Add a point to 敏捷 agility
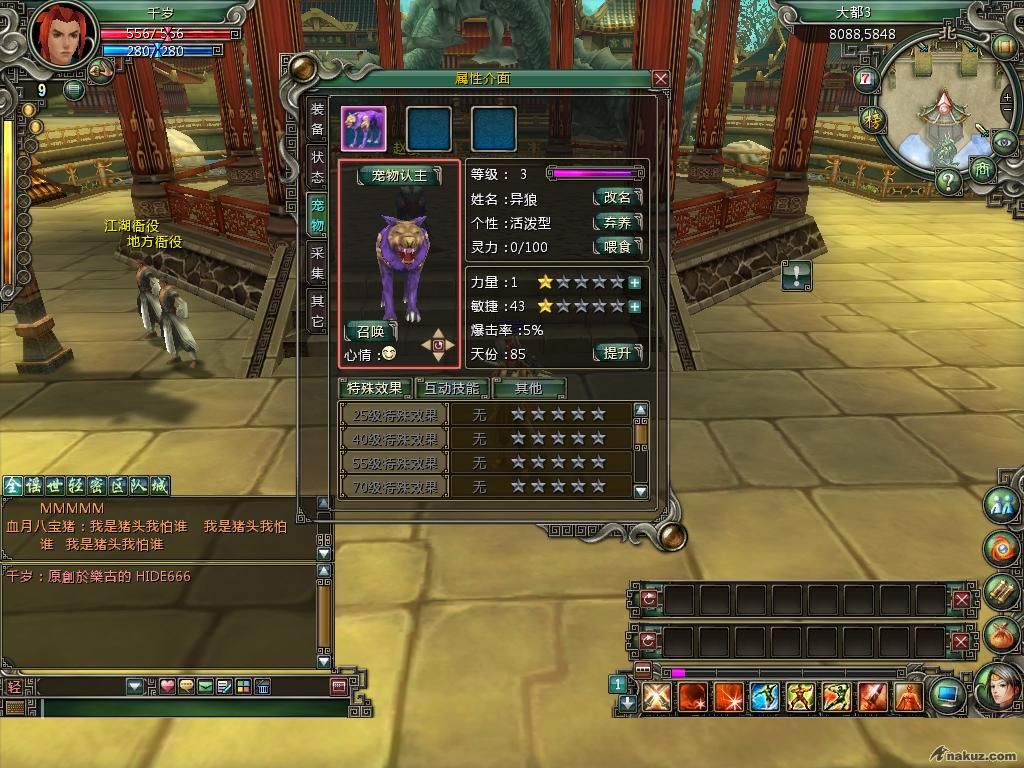Image resolution: width=1024 pixels, height=768 pixels. coord(634,306)
